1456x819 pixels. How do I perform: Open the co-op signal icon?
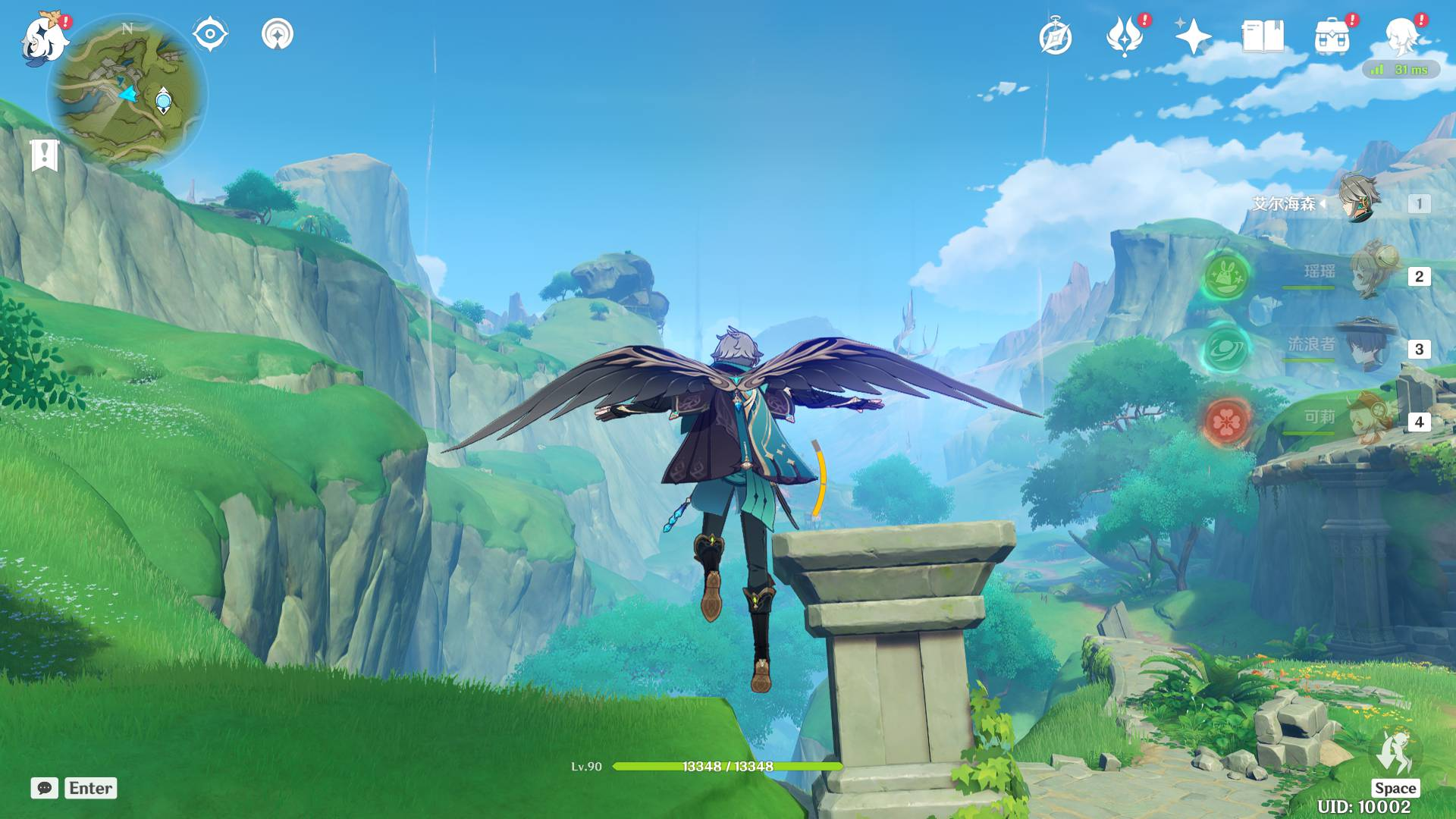pos(278,34)
